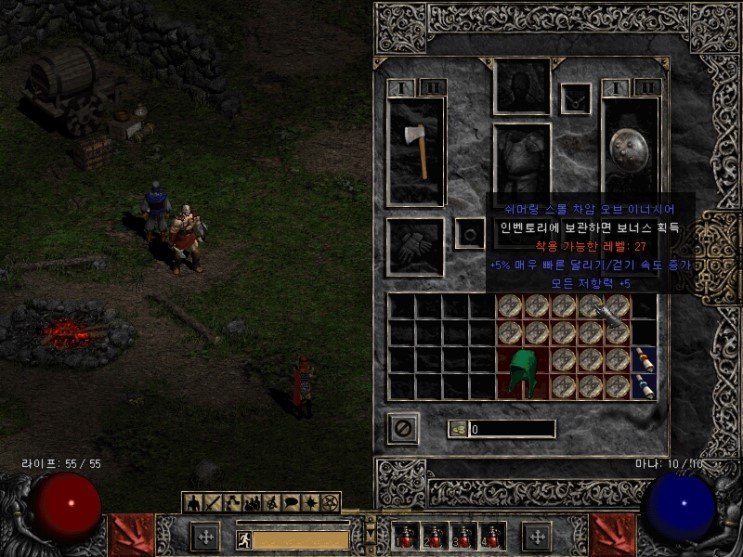Close the inventory panel with the circle-slash button
Image resolution: width=743 pixels, height=557 pixels.
coord(403,428)
